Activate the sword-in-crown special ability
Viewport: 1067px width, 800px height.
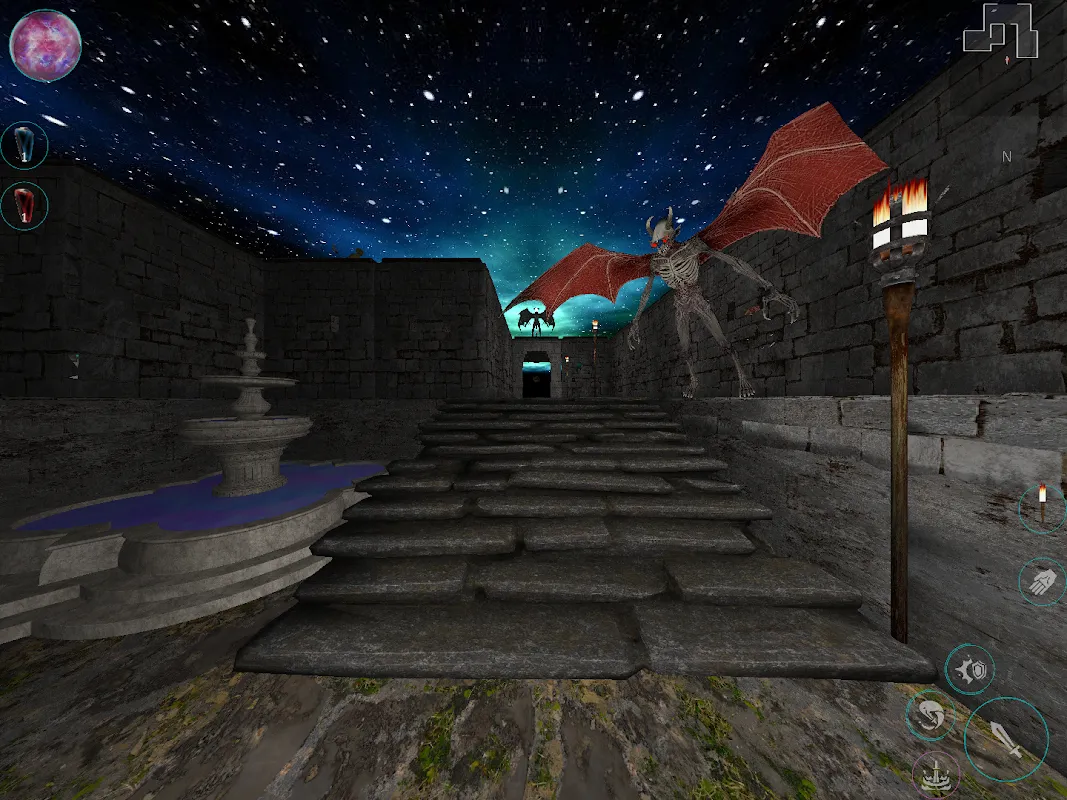coord(936,775)
